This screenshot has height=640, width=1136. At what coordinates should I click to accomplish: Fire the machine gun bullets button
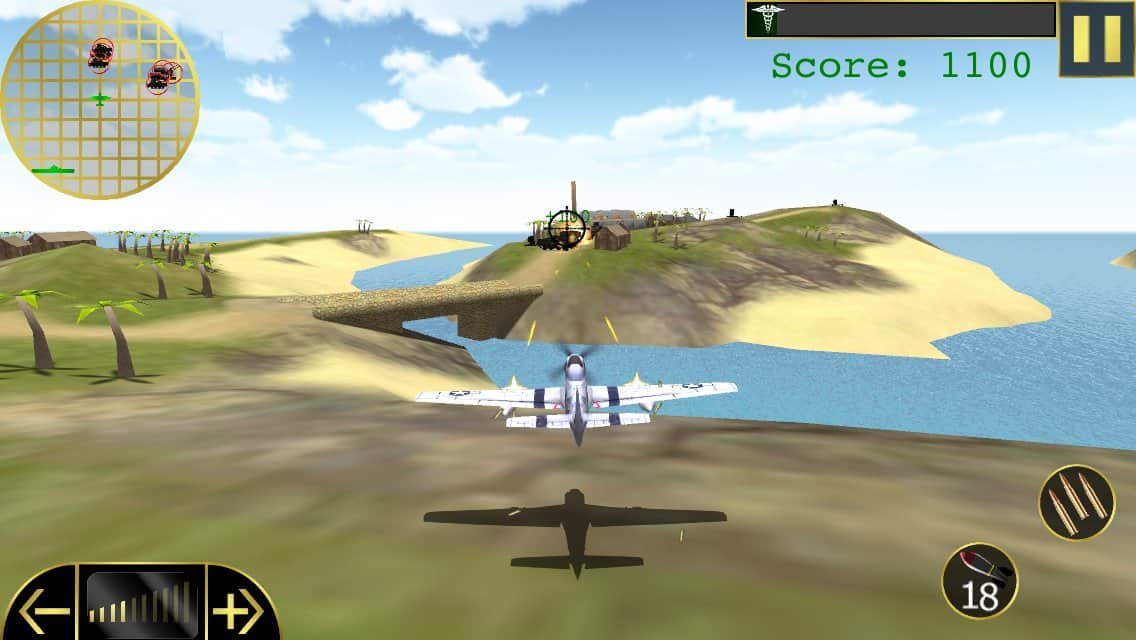coord(1077,502)
